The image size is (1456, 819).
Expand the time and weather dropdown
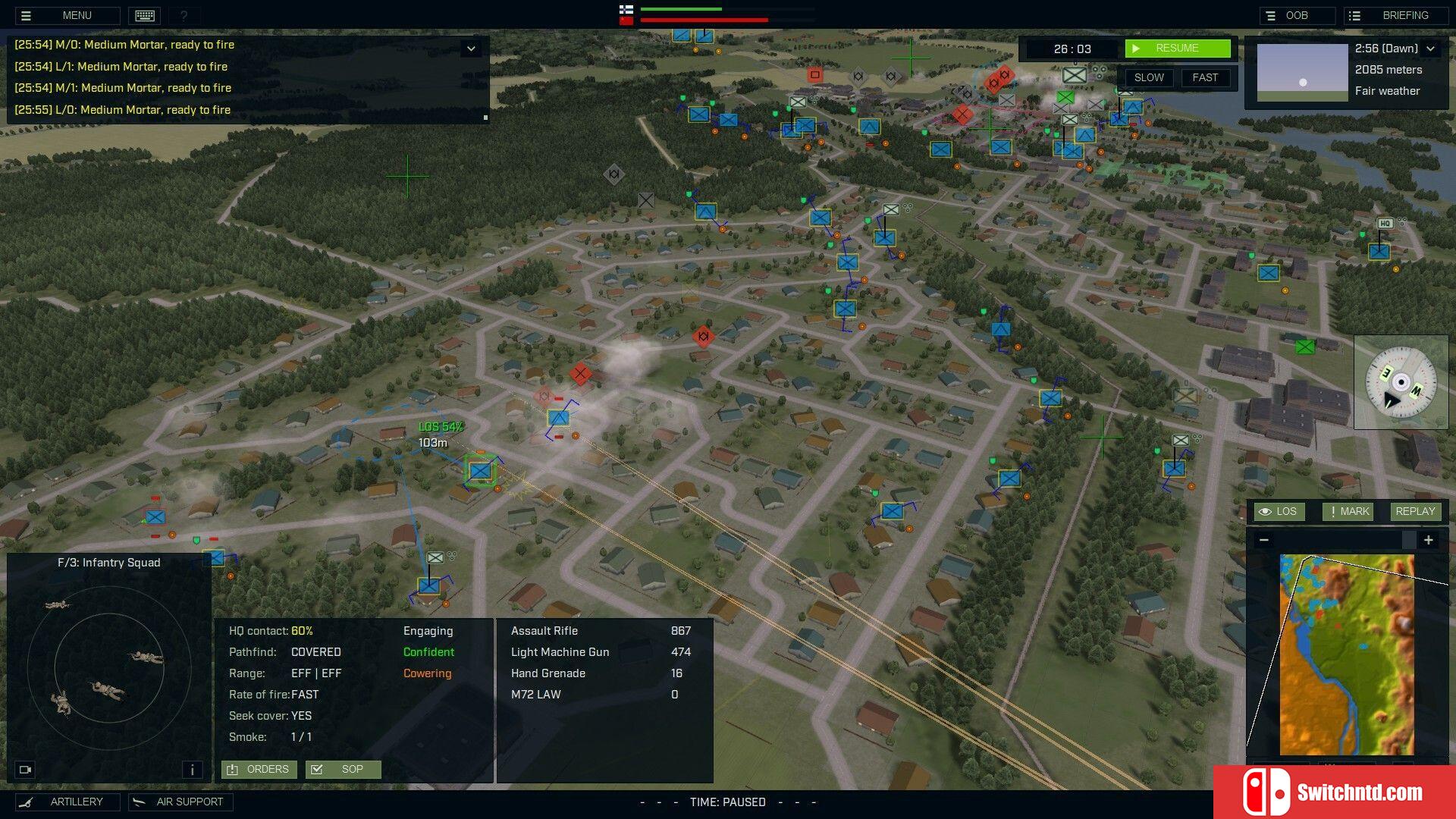[1430, 49]
